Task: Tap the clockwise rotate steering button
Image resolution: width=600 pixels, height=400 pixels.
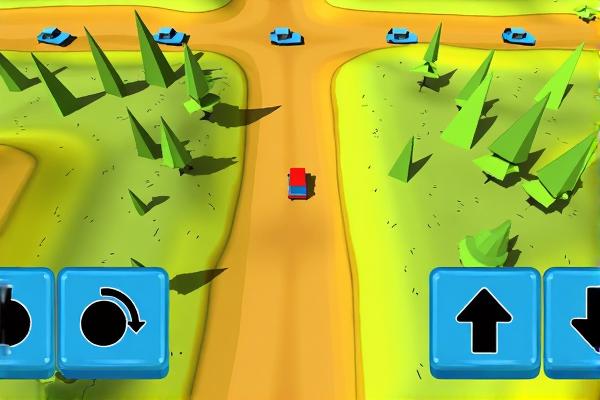Action: pos(112,321)
